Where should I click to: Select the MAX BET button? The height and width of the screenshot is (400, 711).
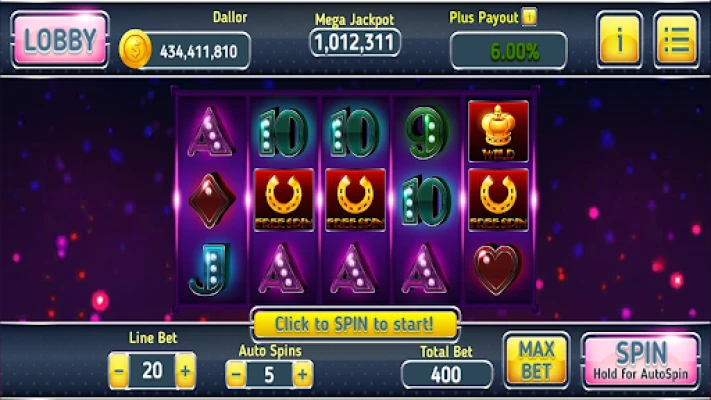(536, 360)
